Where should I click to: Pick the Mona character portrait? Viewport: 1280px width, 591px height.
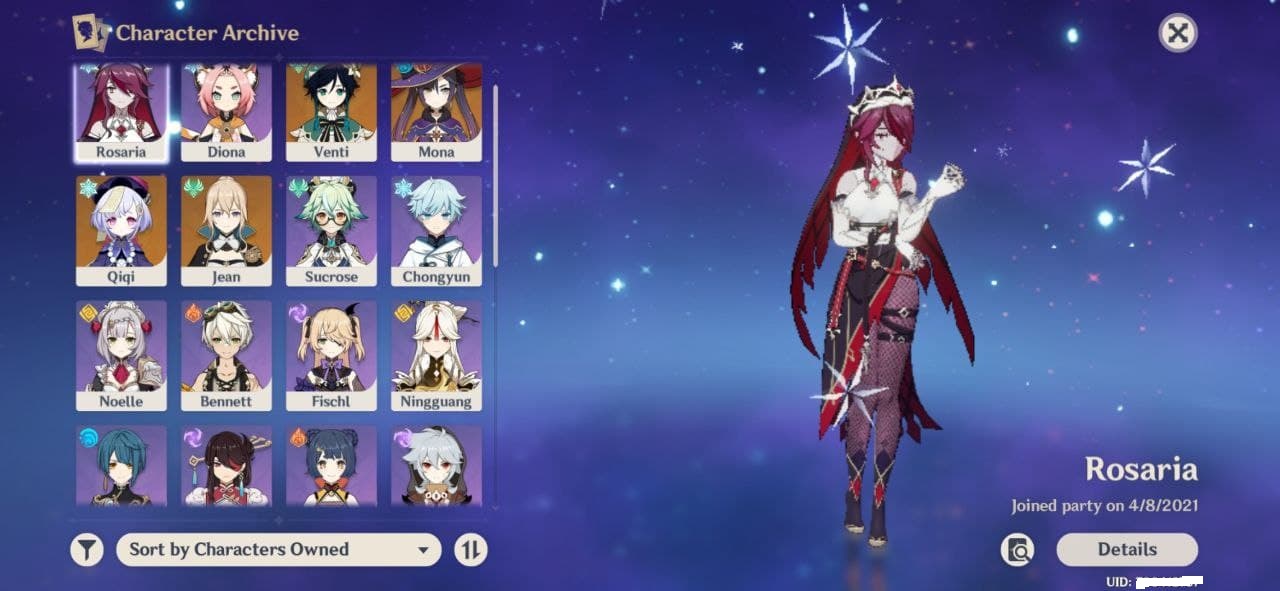coord(436,112)
